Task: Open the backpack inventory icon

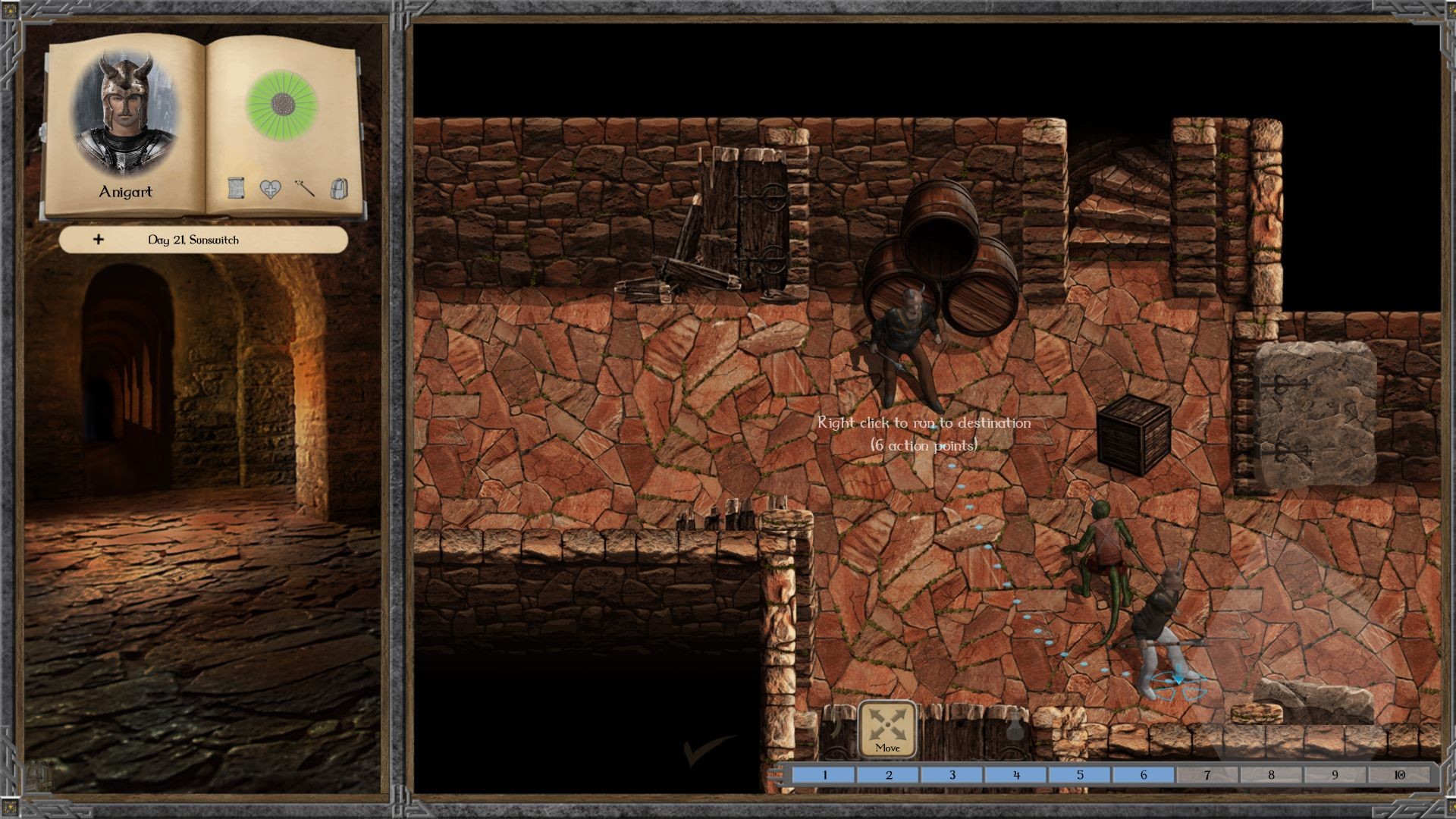Action: [339, 188]
